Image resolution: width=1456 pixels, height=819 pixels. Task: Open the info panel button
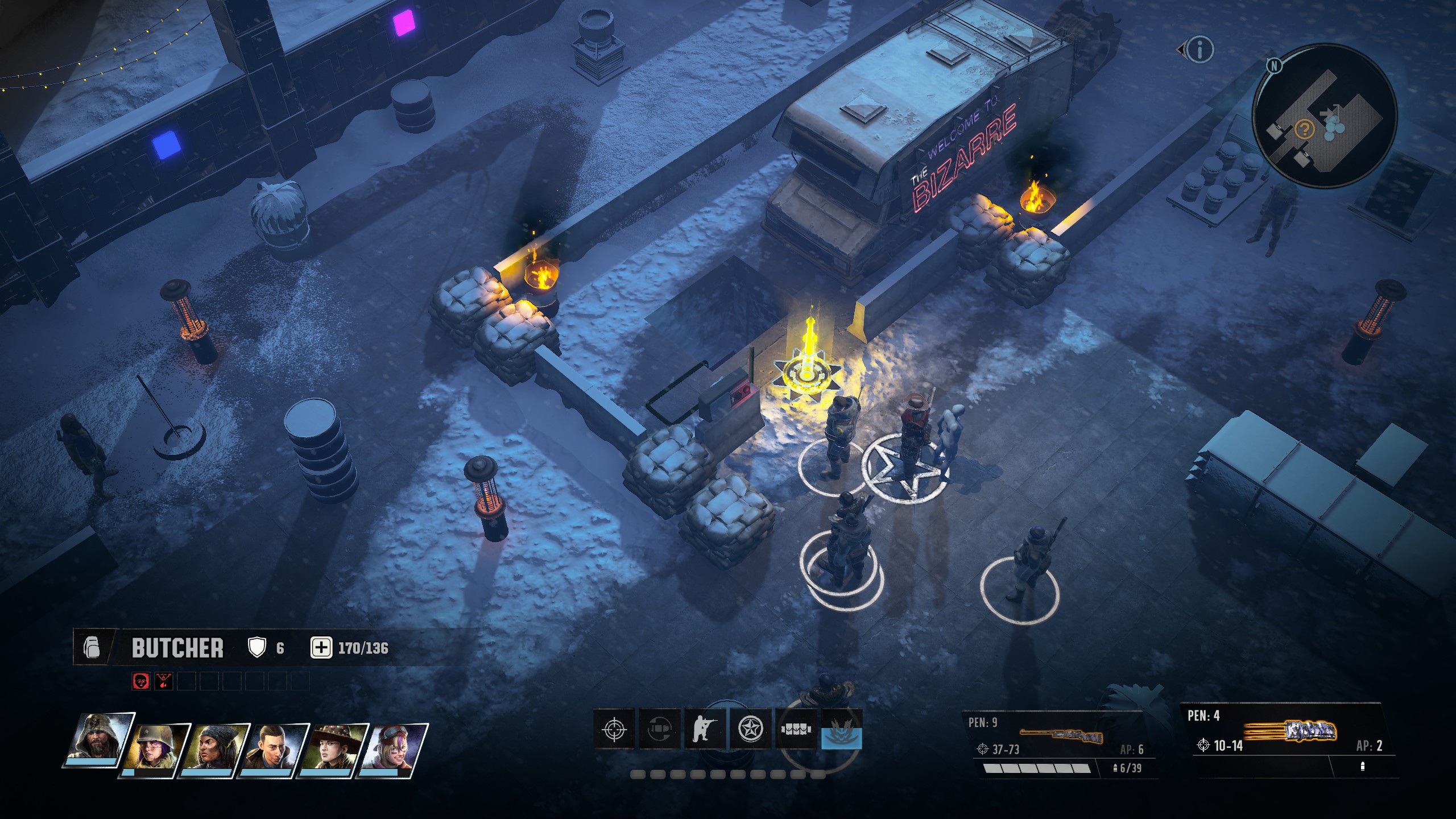(x=1199, y=50)
